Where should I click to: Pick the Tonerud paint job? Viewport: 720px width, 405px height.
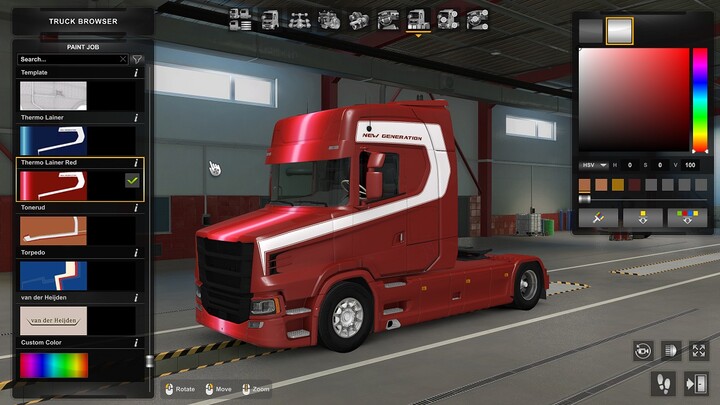click(x=54, y=230)
